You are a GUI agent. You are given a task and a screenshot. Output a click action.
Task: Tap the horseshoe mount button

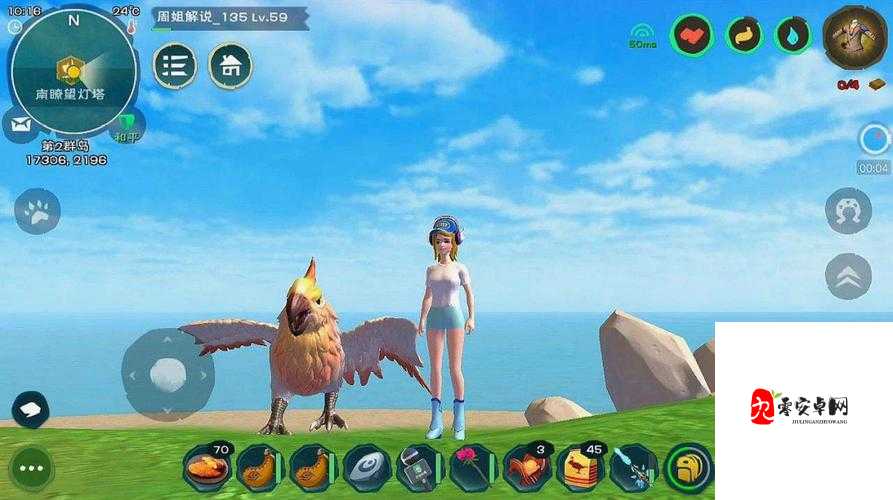click(848, 211)
